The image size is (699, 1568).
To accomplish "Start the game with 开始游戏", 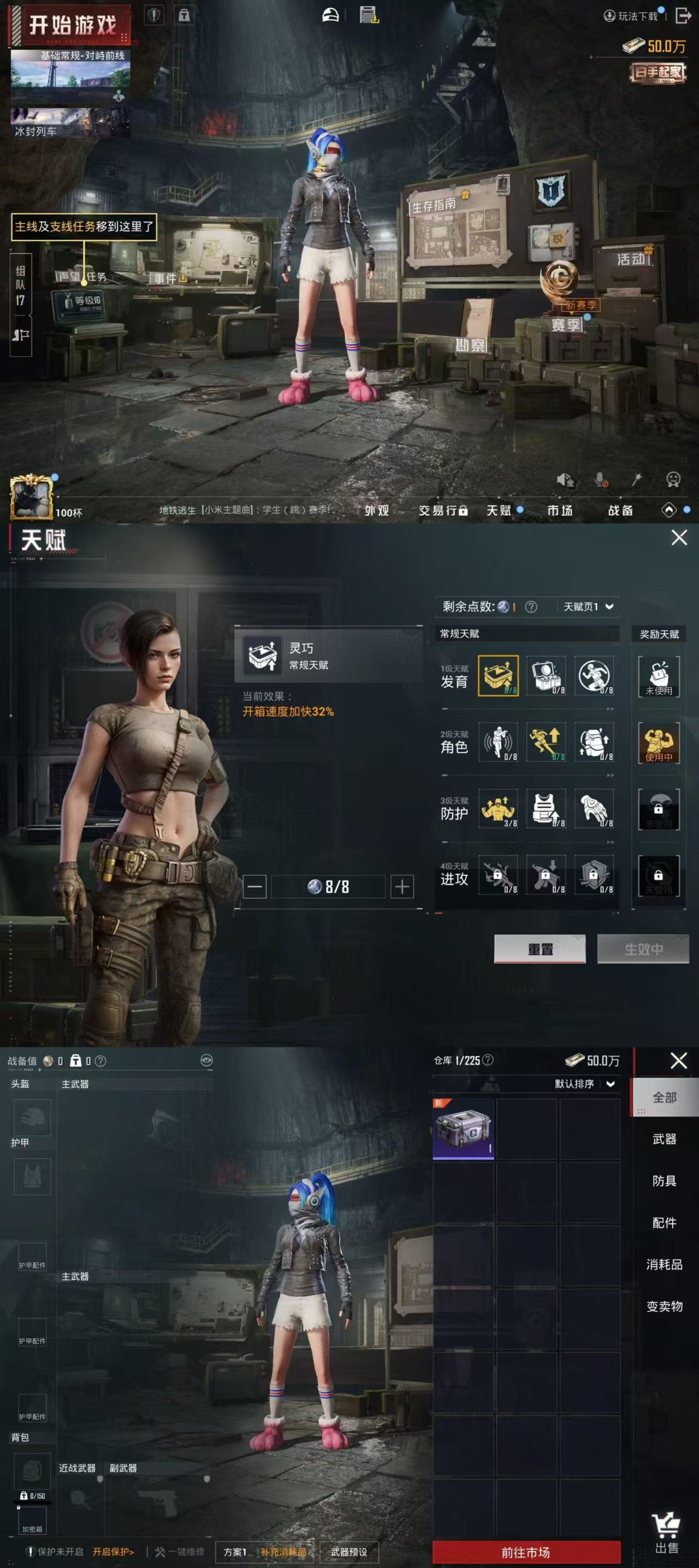I will [70, 26].
